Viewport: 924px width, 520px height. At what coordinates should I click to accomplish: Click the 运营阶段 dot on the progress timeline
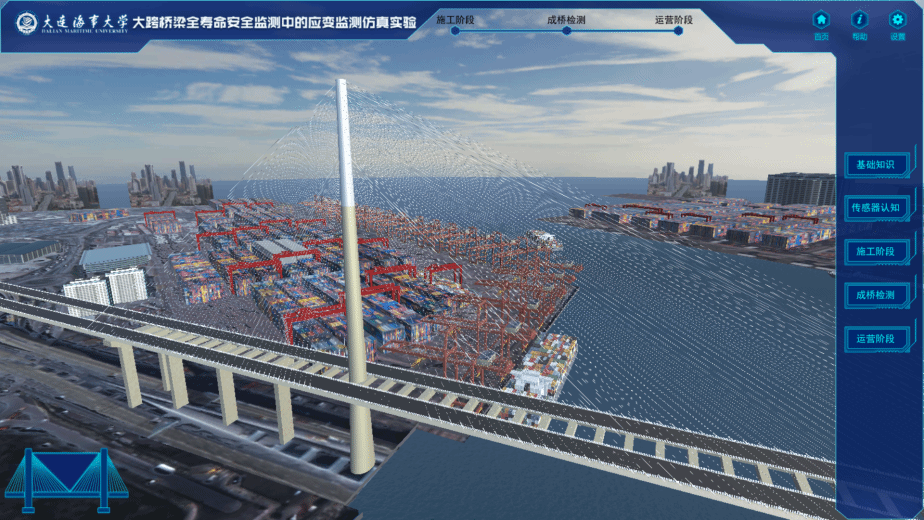(x=678, y=31)
